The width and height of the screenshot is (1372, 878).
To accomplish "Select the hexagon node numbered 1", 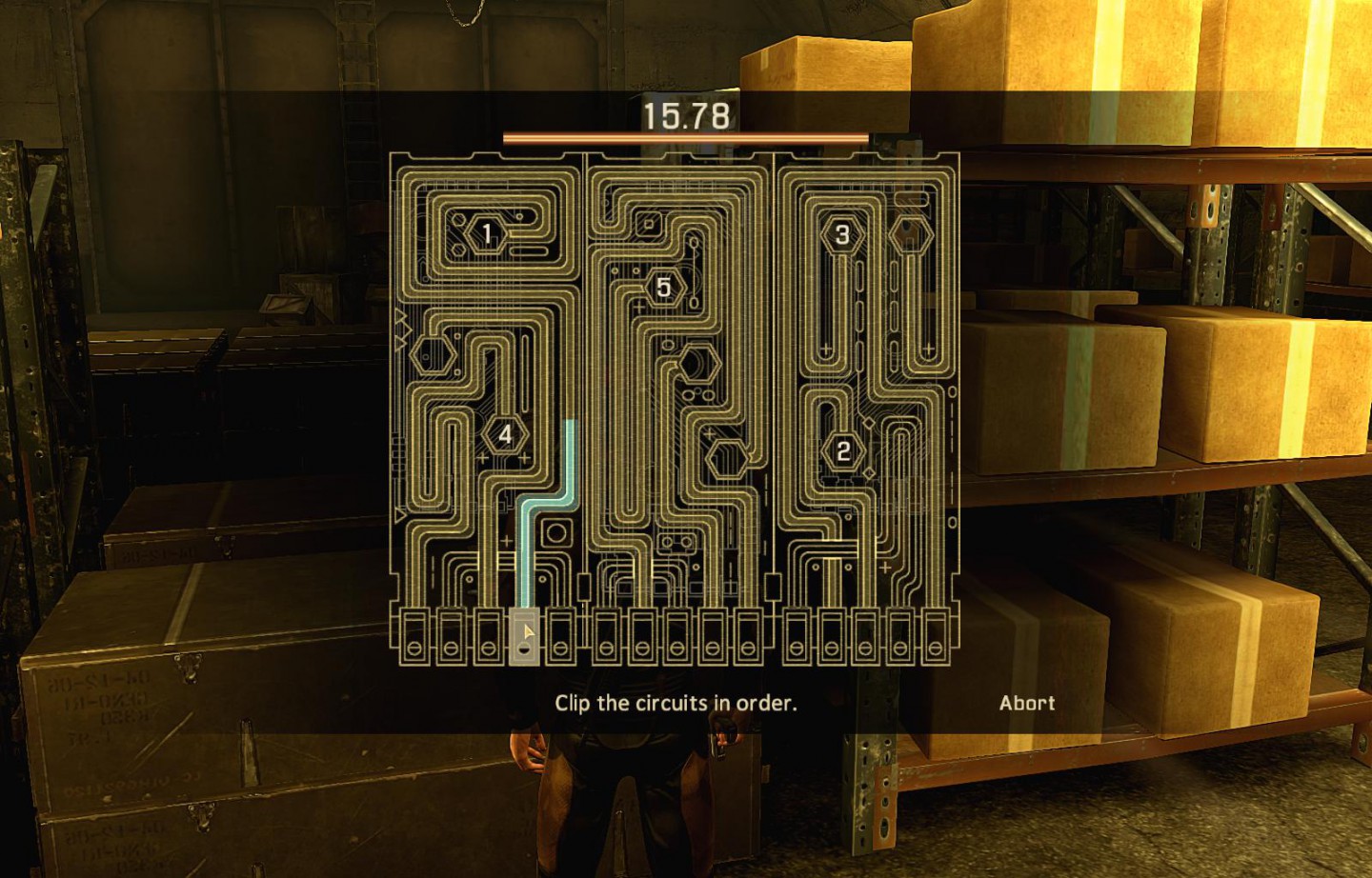I will 487,233.
